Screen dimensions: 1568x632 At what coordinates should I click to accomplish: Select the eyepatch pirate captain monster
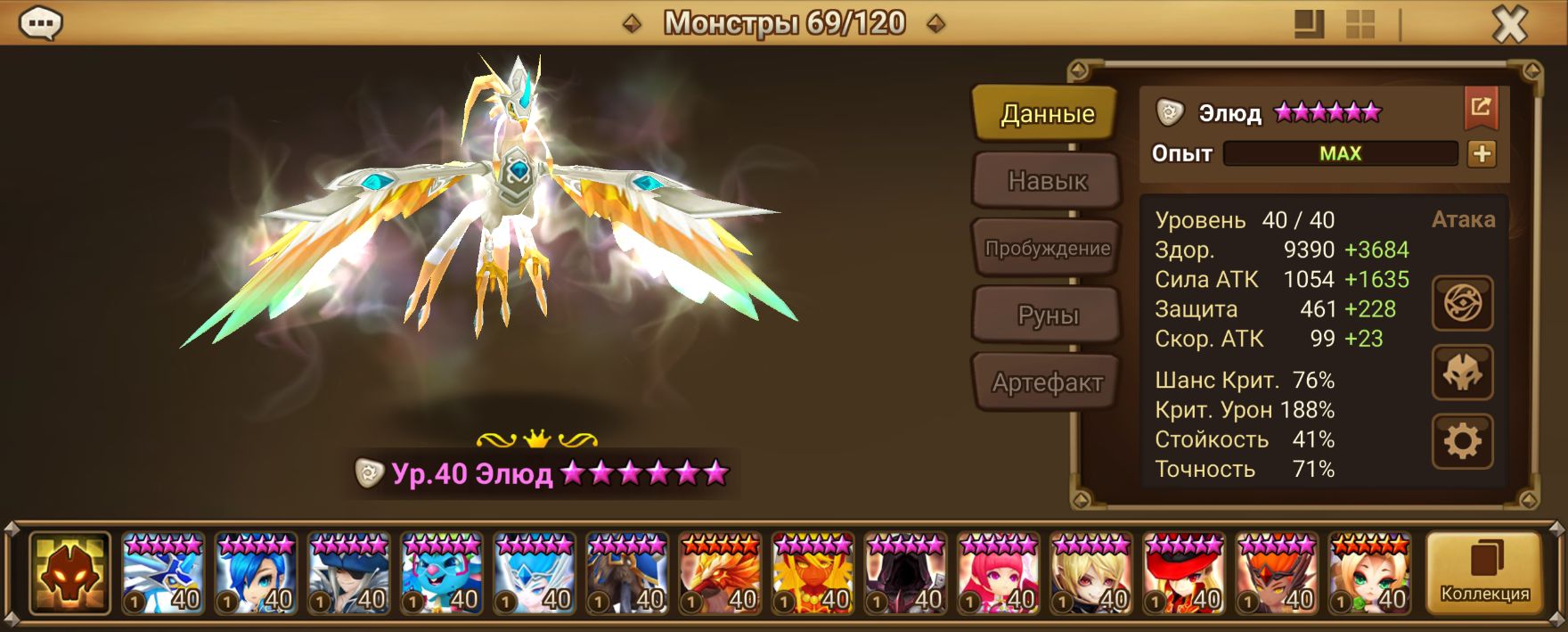tap(349, 573)
